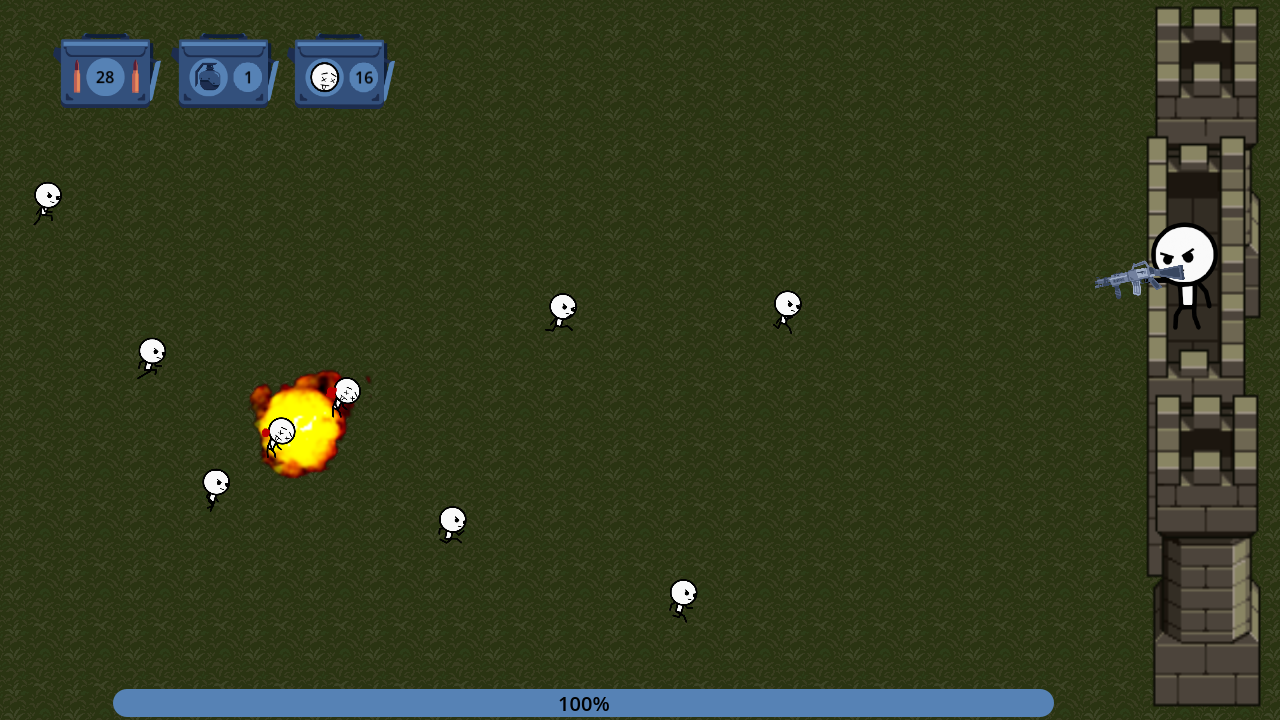Click the rifle bullets ammo counter showing 28
The width and height of the screenshot is (1280, 720).
coord(105,76)
